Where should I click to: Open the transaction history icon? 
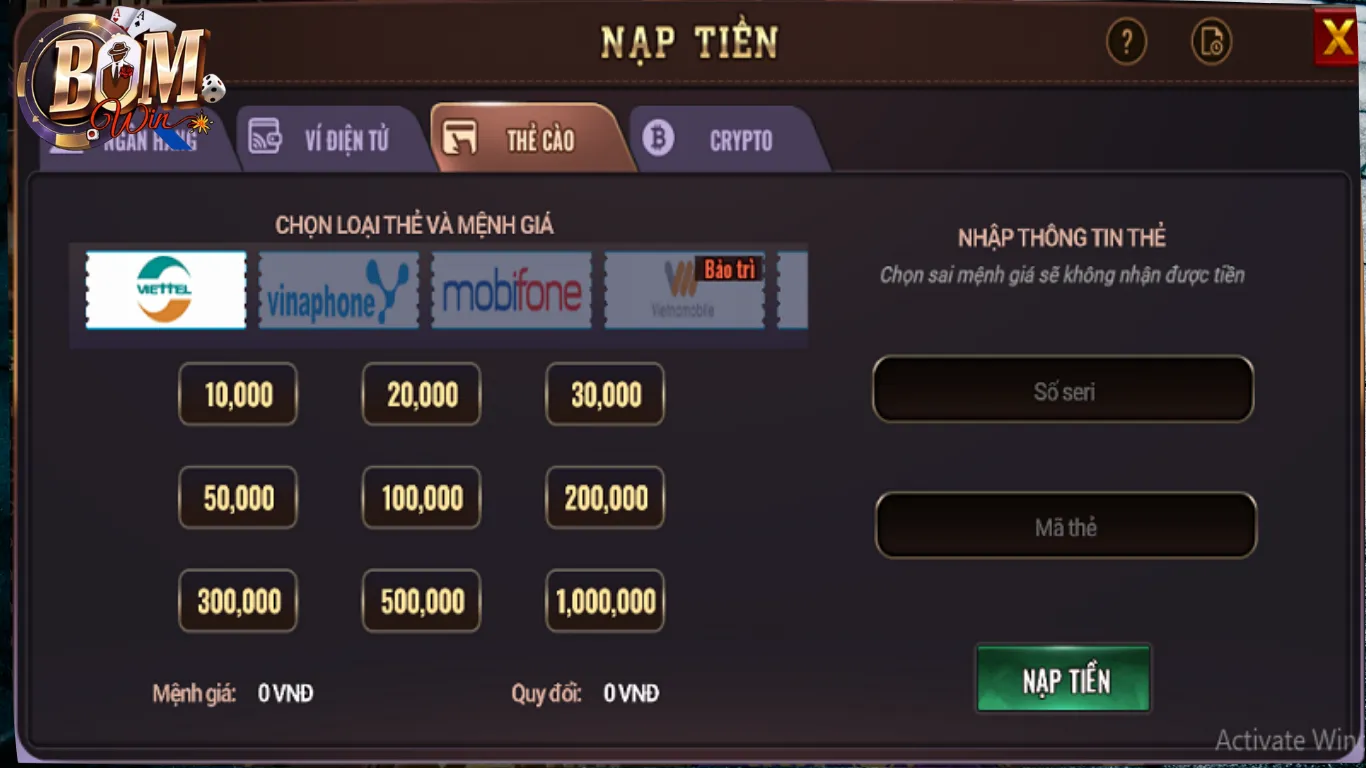(x=1211, y=43)
